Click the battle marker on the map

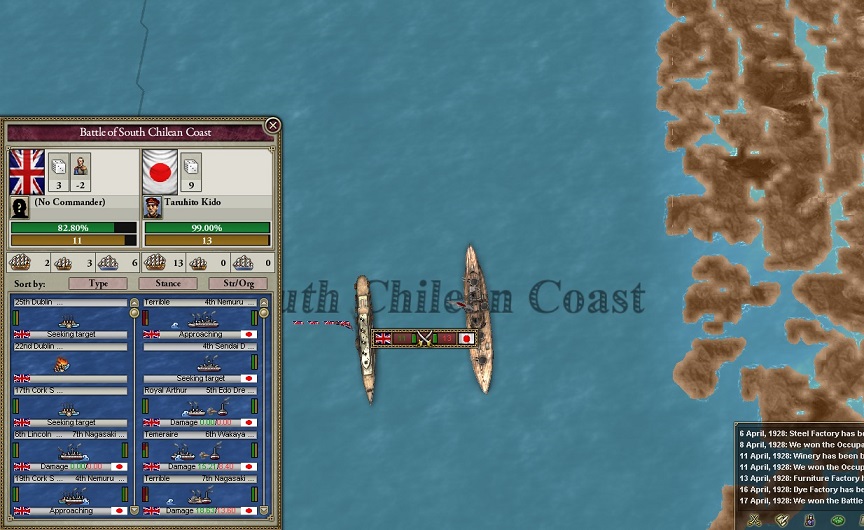pos(424,338)
